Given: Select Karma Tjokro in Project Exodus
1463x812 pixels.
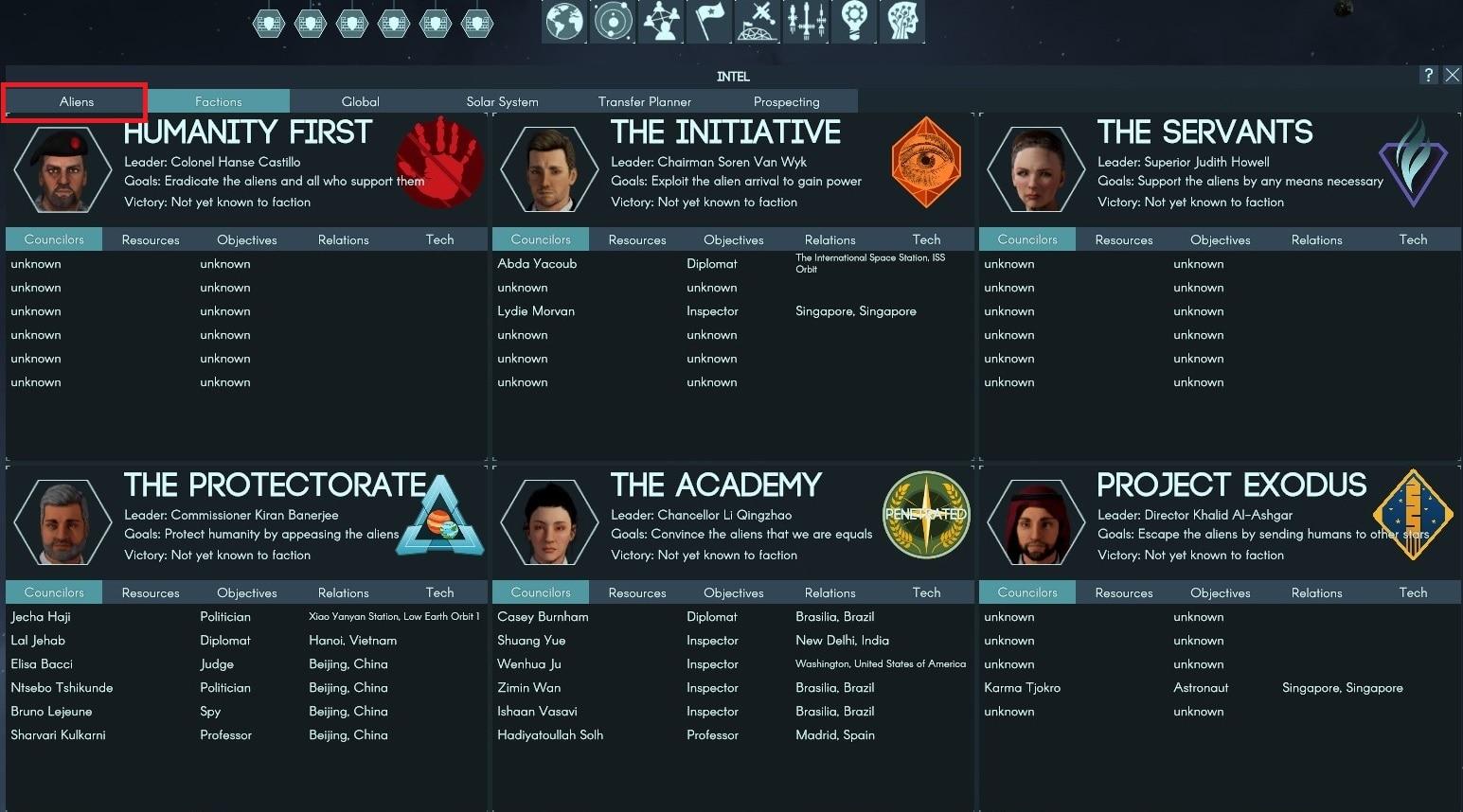Looking at the screenshot, I should (1022, 688).
